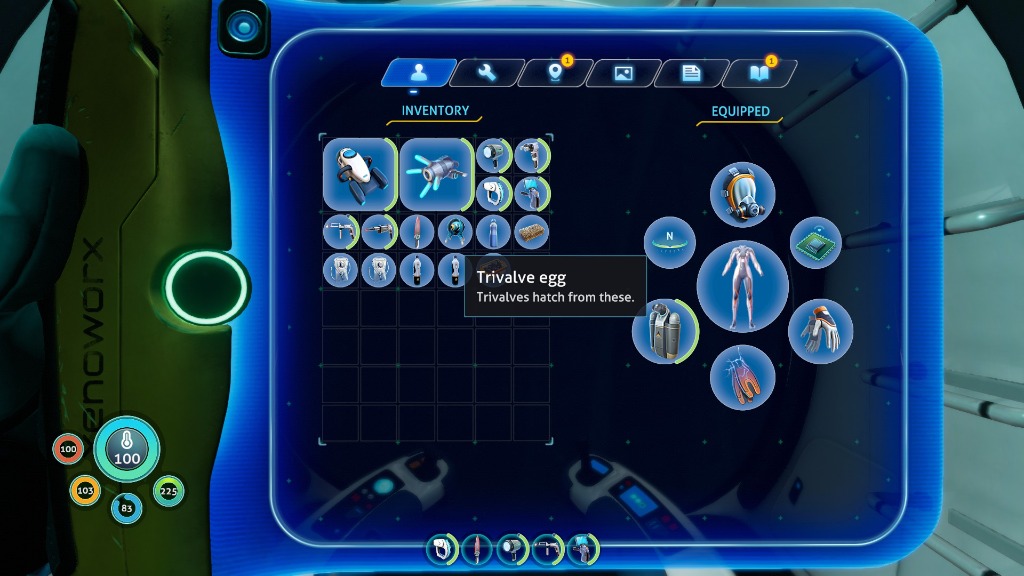Click the equipped fins slot
This screenshot has height=576, width=1024.
click(742, 378)
